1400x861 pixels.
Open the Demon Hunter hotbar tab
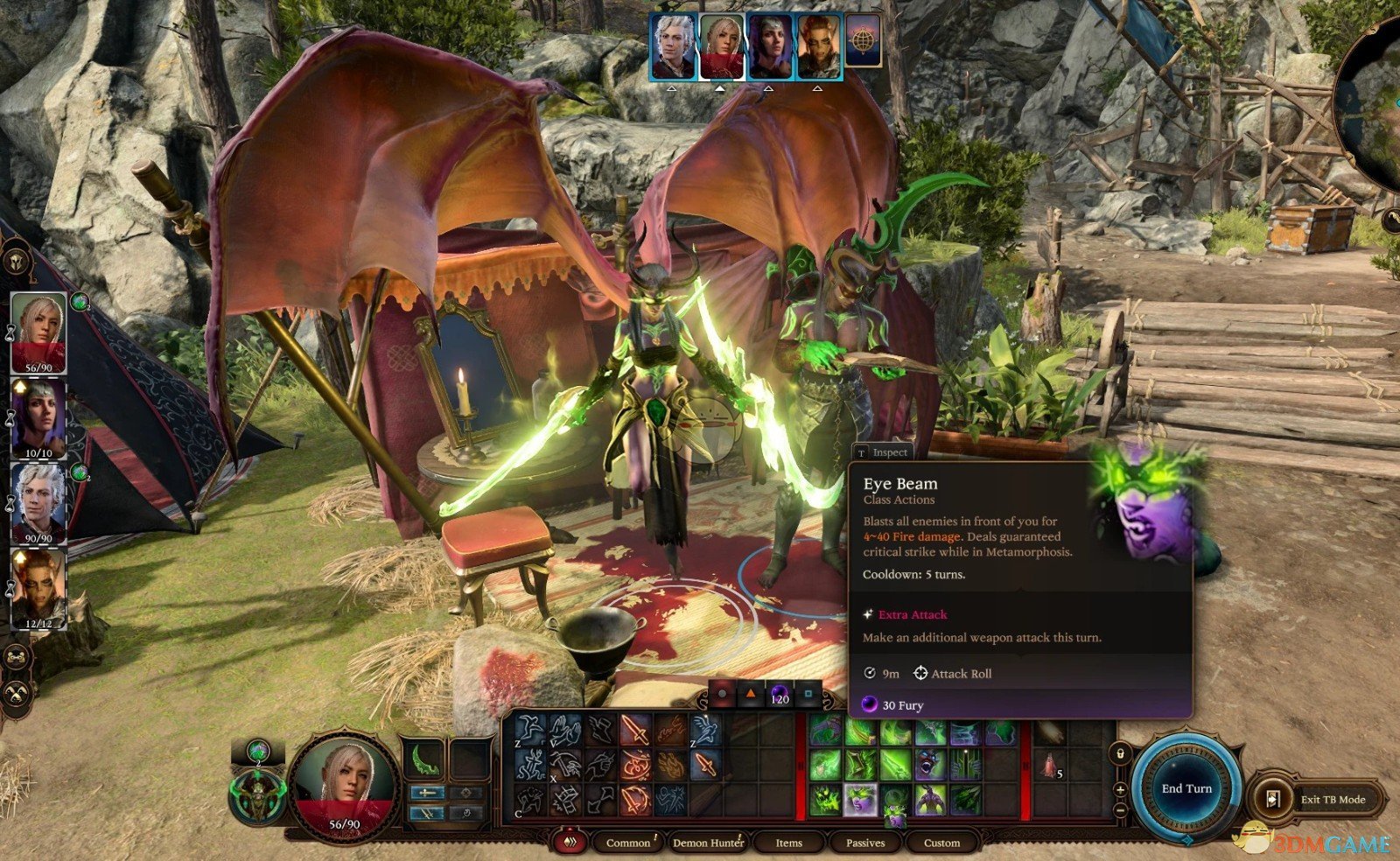707,843
